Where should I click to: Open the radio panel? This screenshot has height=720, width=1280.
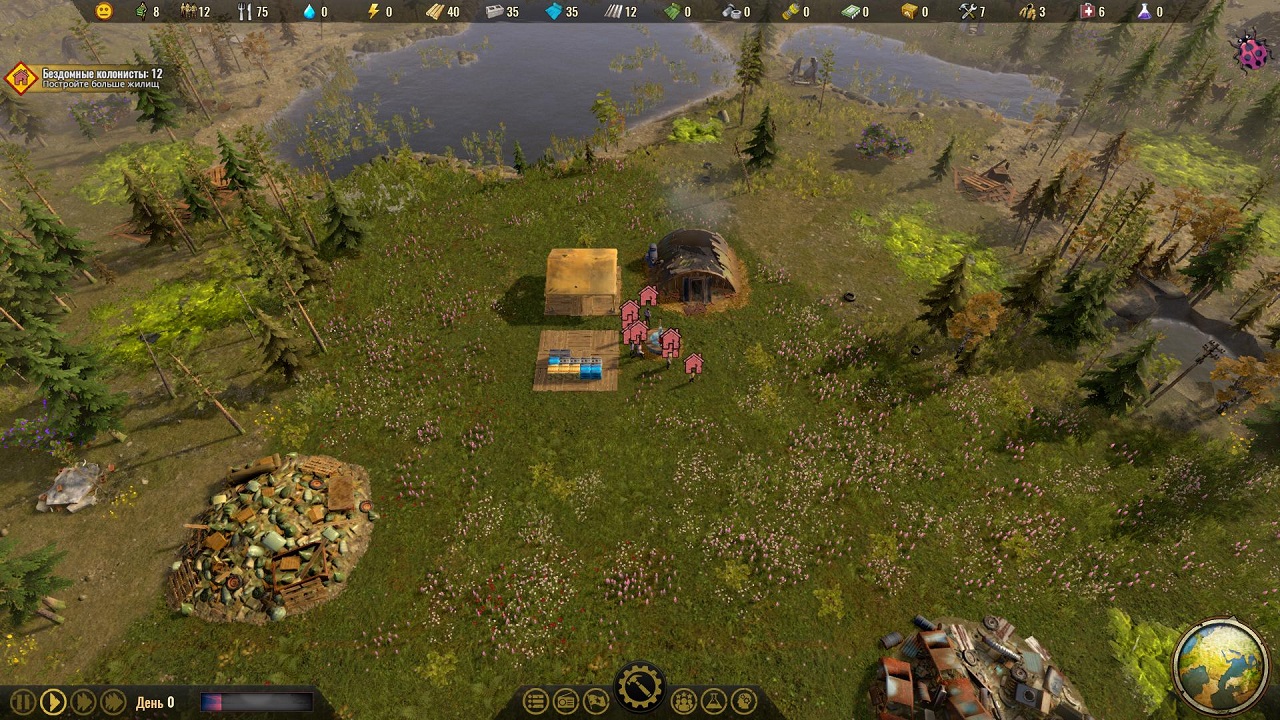coord(566,702)
